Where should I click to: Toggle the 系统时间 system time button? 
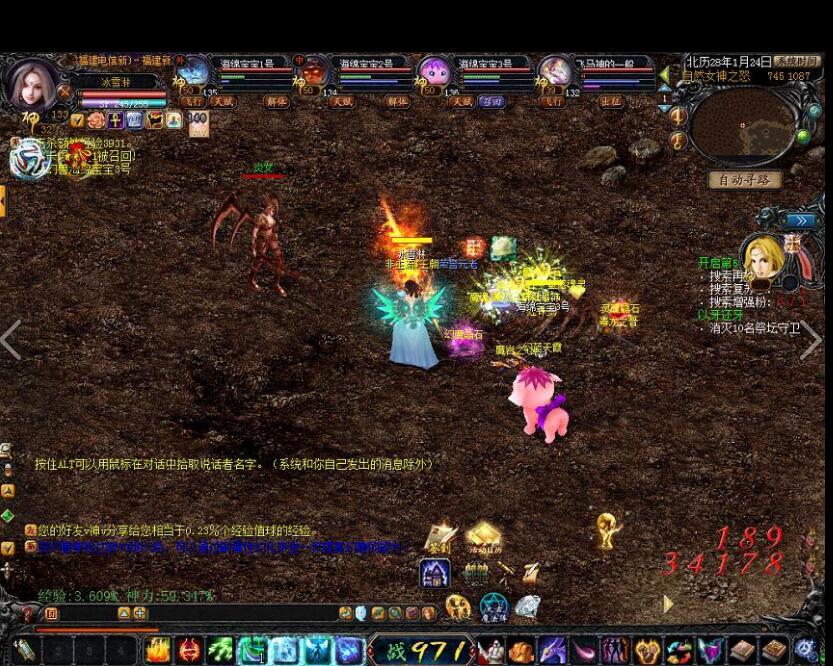click(796, 62)
